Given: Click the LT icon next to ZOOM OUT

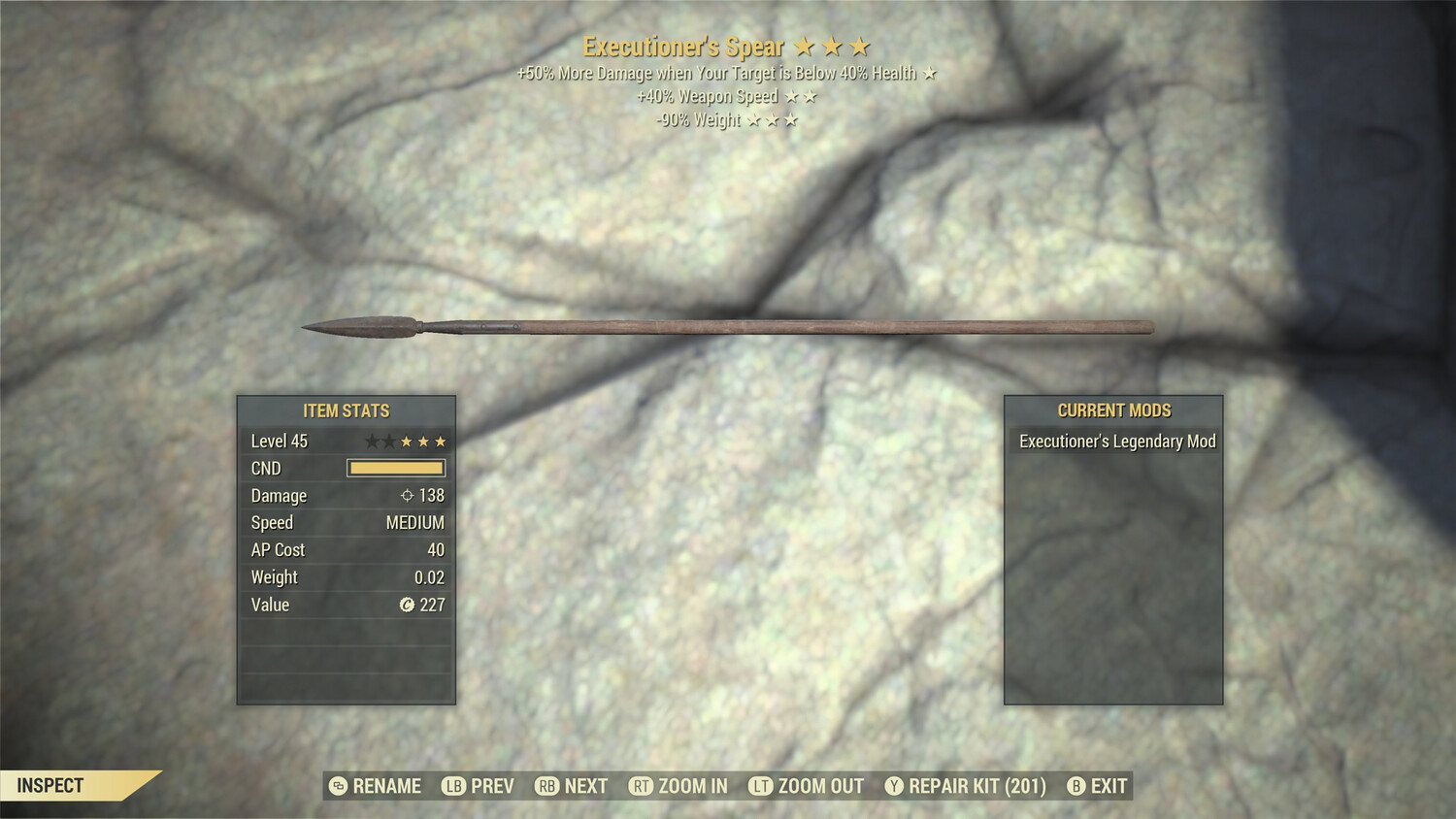Looking at the screenshot, I should point(759,786).
